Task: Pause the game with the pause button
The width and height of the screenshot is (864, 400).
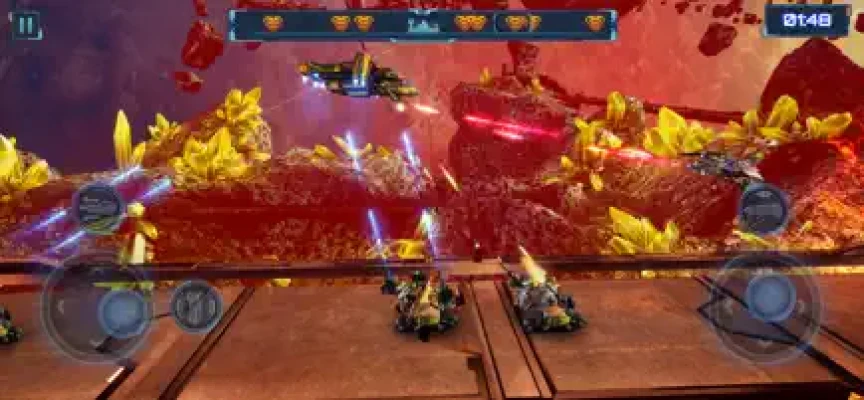Action: [x=27, y=24]
